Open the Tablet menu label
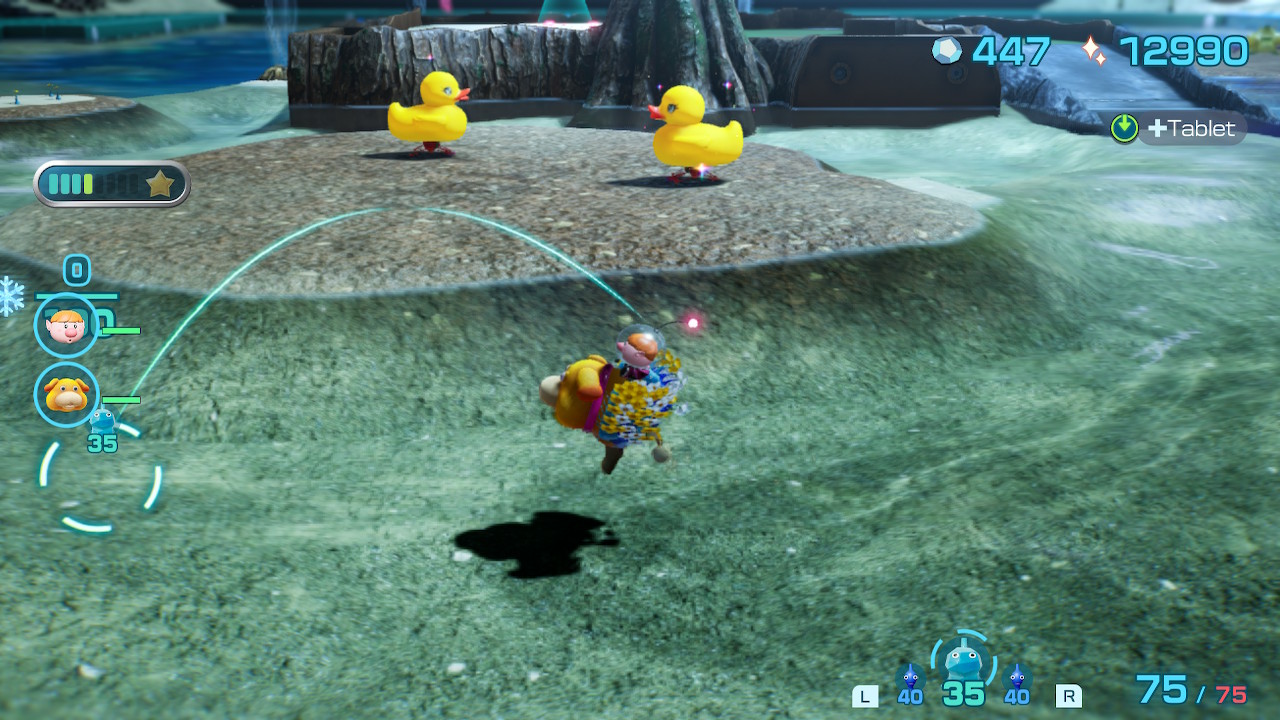The height and width of the screenshot is (720, 1280). pyautogui.click(x=1190, y=128)
